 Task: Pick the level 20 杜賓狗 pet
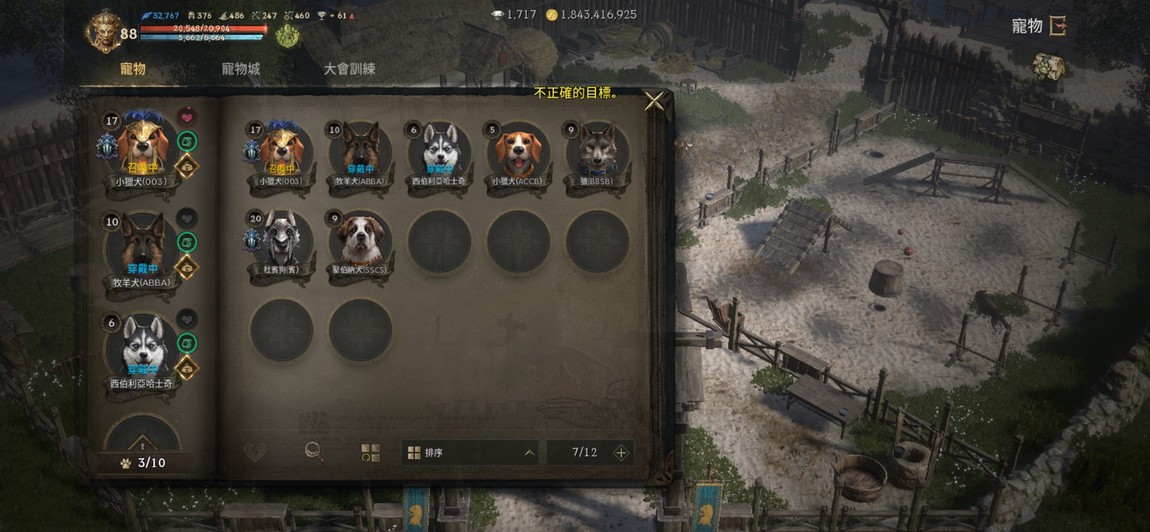point(281,241)
